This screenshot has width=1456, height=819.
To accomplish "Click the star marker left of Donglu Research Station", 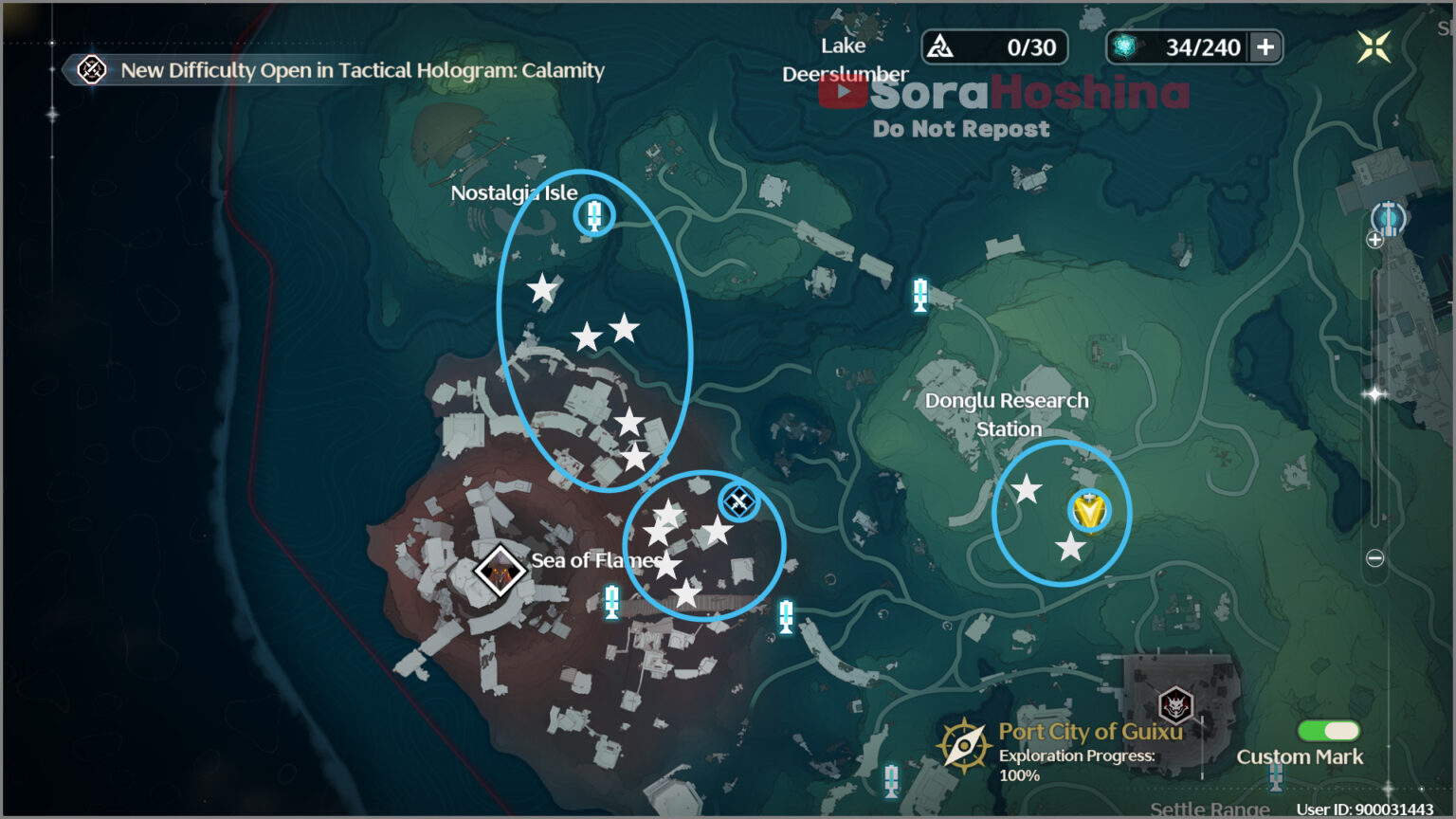I will (x=1028, y=486).
